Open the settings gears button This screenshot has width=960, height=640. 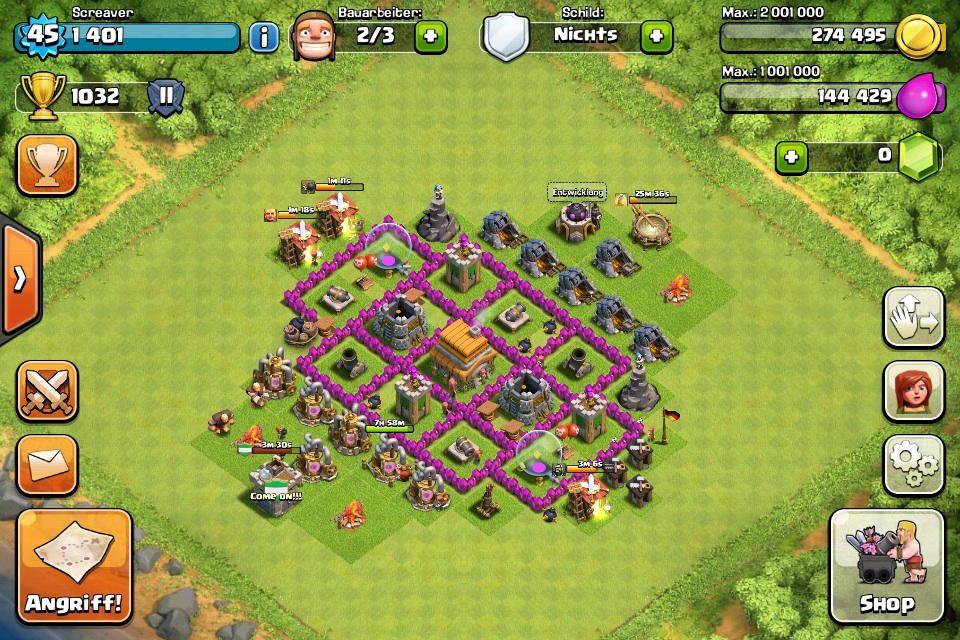pyautogui.click(x=914, y=465)
